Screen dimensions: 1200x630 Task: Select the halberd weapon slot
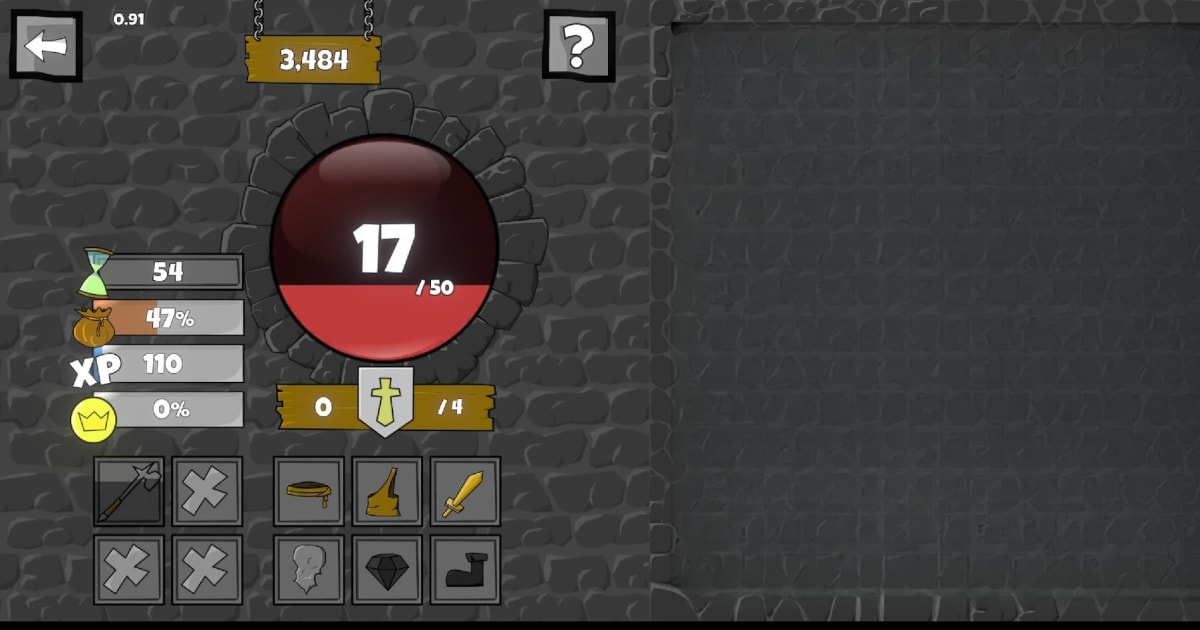(129, 491)
